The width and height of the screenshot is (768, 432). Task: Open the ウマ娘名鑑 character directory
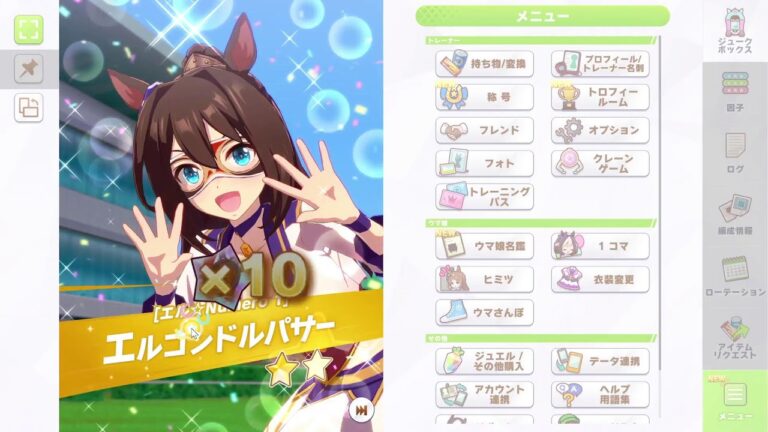[x=484, y=246]
